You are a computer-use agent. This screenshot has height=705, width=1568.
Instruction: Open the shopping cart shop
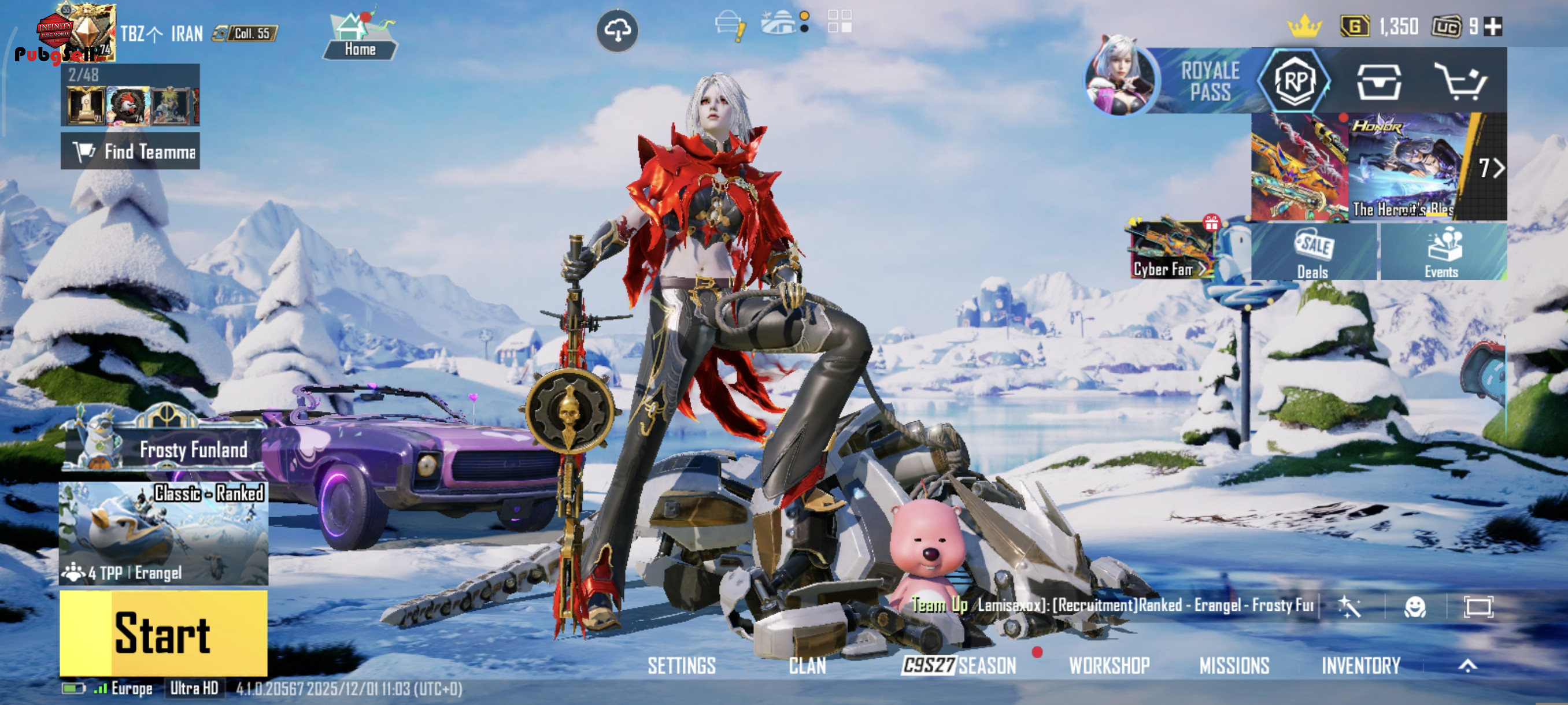pos(1462,81)
